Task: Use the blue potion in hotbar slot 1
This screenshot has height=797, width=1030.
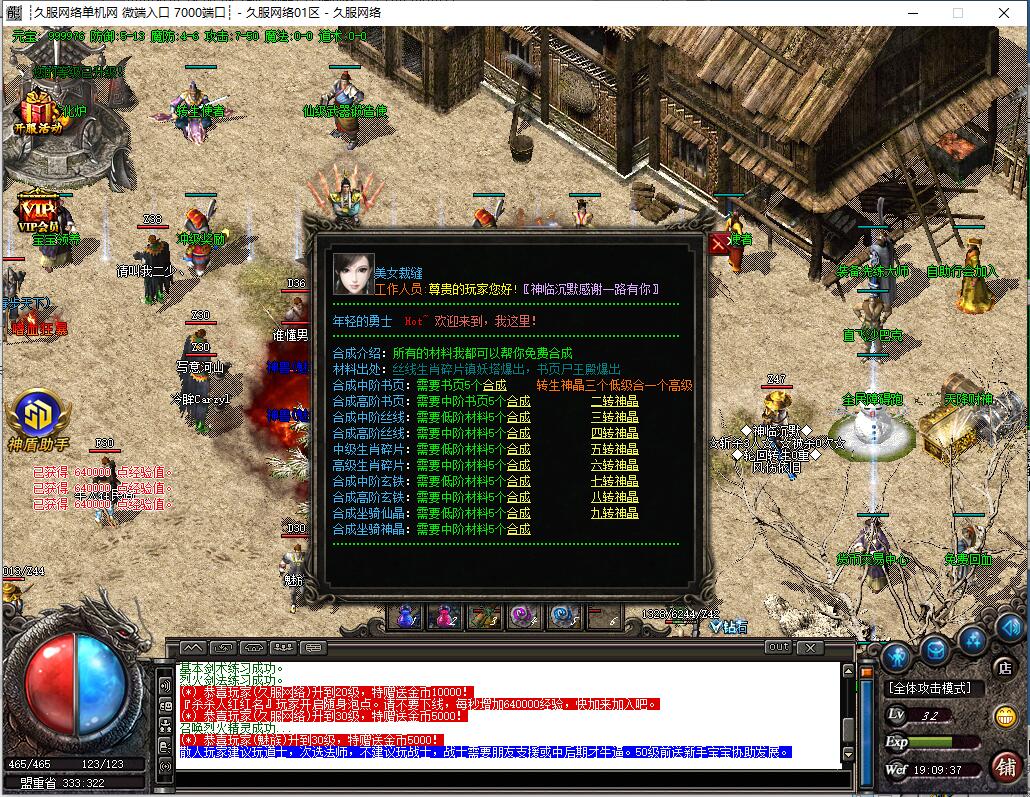Action: [x=405, y=617]
